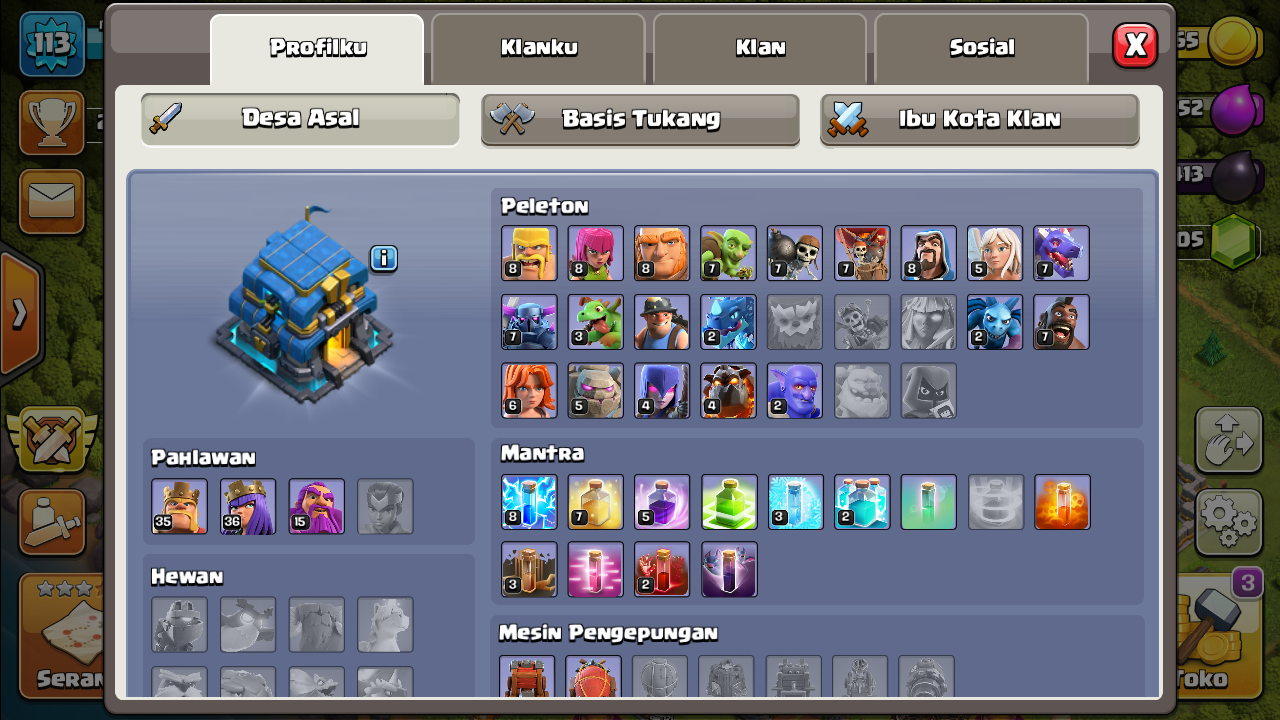Select the level 8 Barbarian troop icon
1280x720 pixels.
[529, 253]
